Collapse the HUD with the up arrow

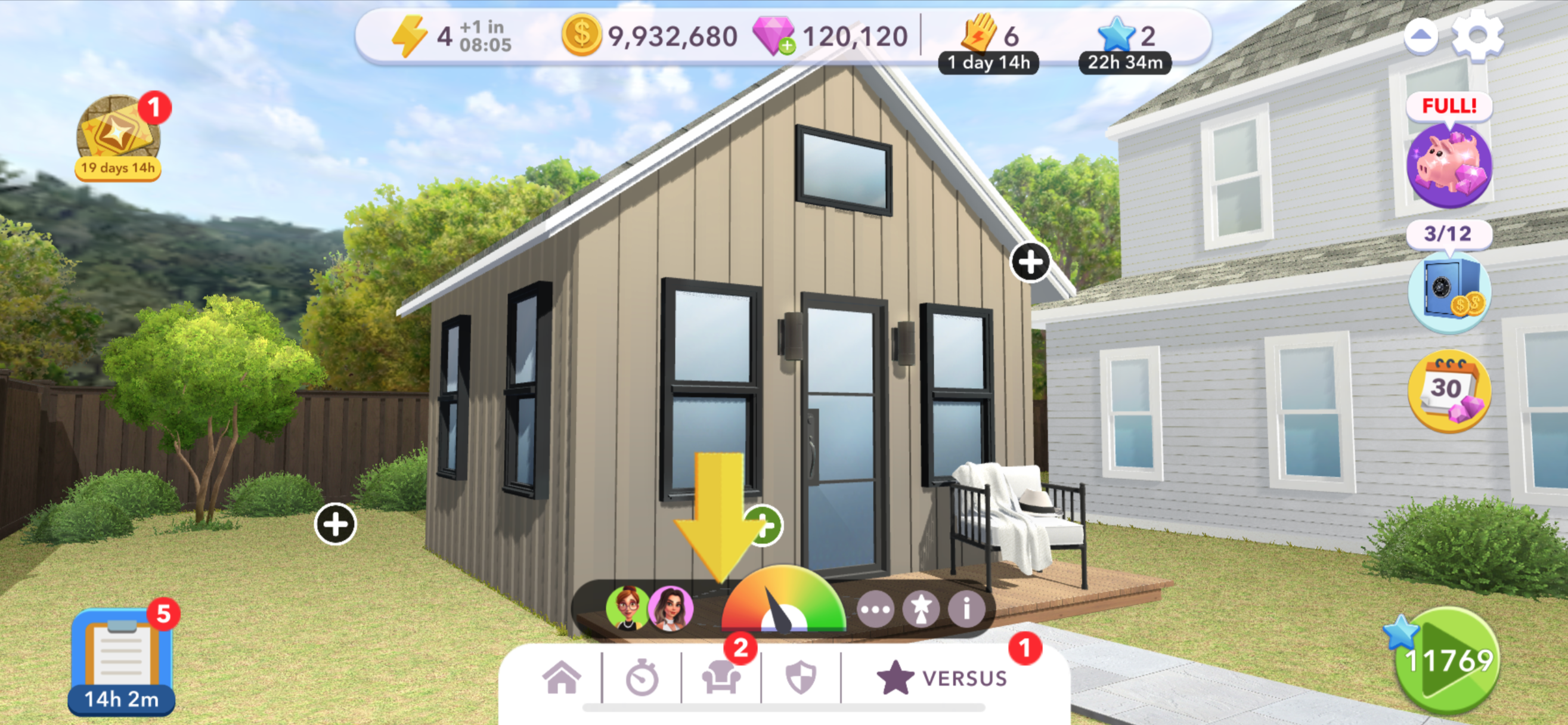pos(1420,36)
